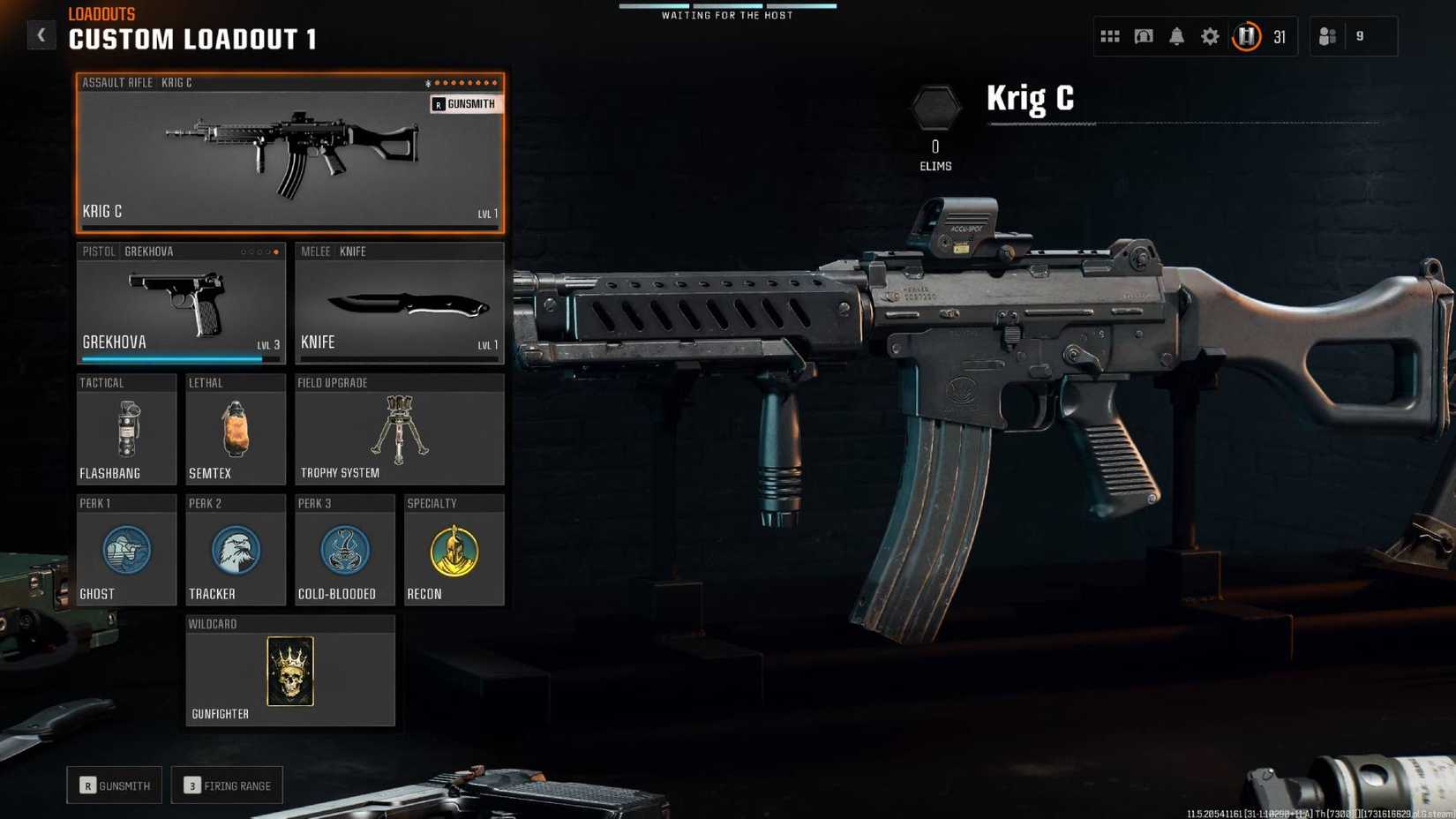This screenshot has width=1456, height=819.
Task: Select the Tracker perk eagle icon
Action: pyautogui.click(x=236, y=552)
